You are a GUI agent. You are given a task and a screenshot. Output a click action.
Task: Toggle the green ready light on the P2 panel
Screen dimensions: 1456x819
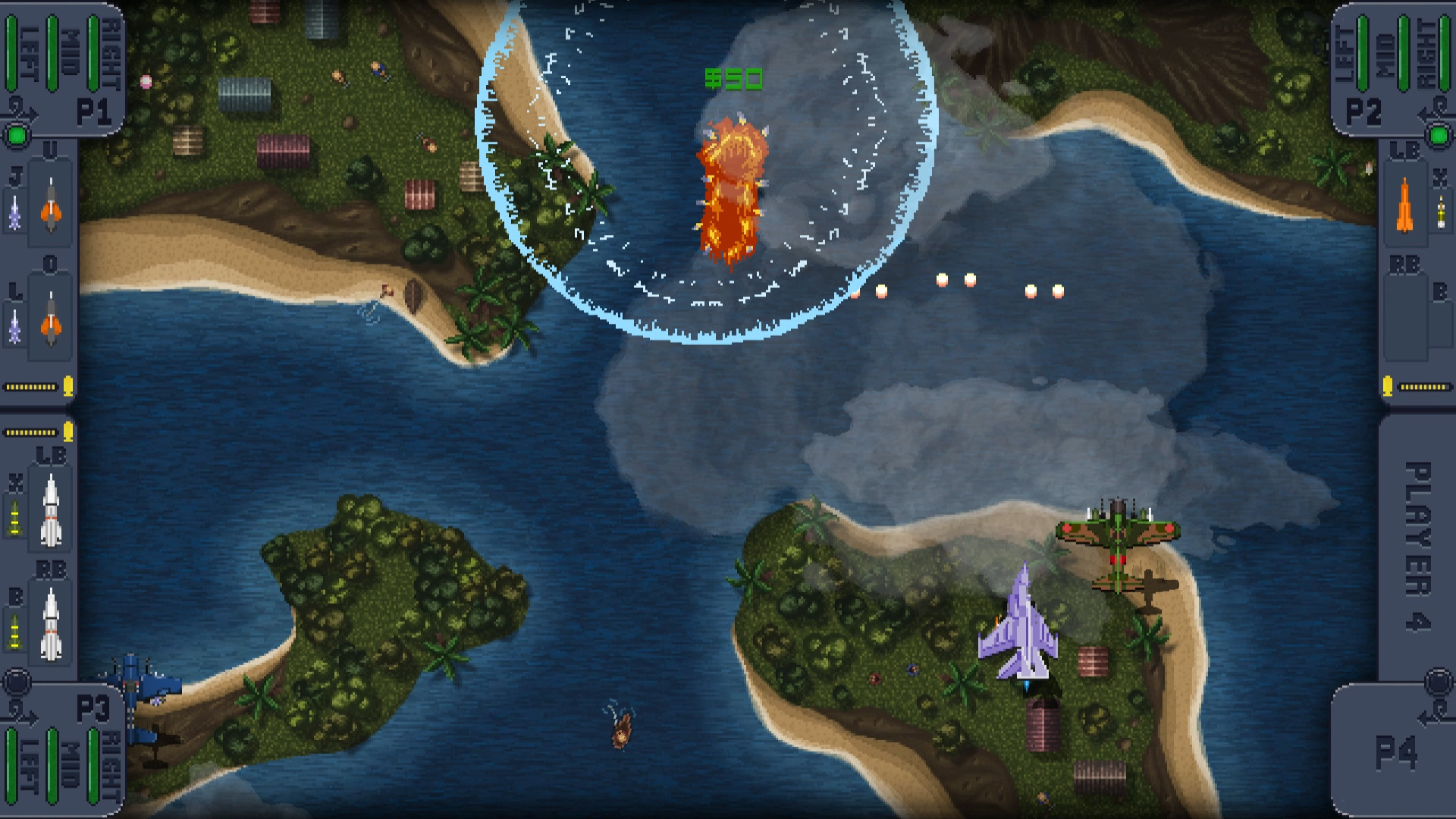pos(1439,134)
